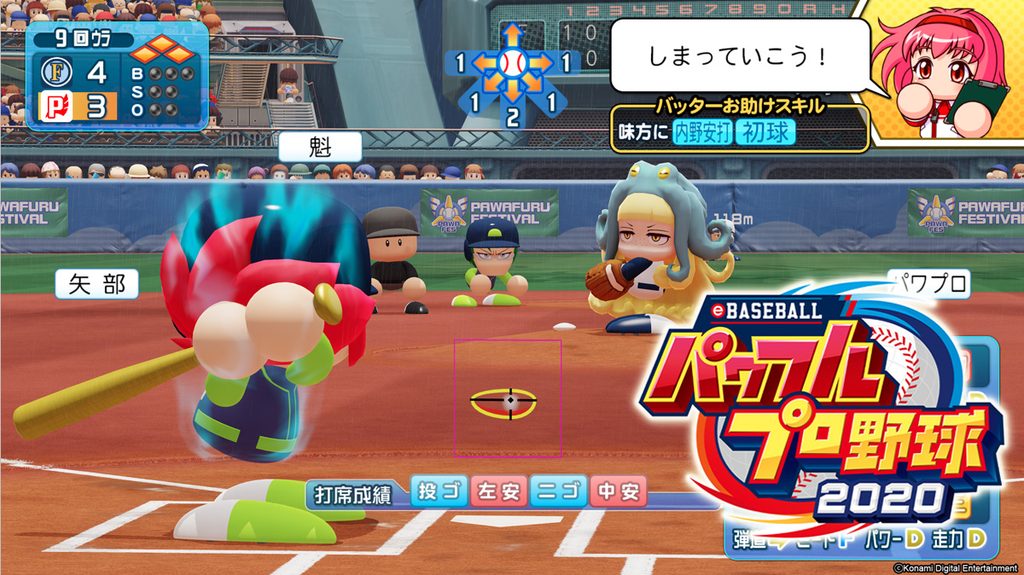Click the 左安 at-bat result tag
The height and width of the screenshot is (575, 1024).
[498, 491]
